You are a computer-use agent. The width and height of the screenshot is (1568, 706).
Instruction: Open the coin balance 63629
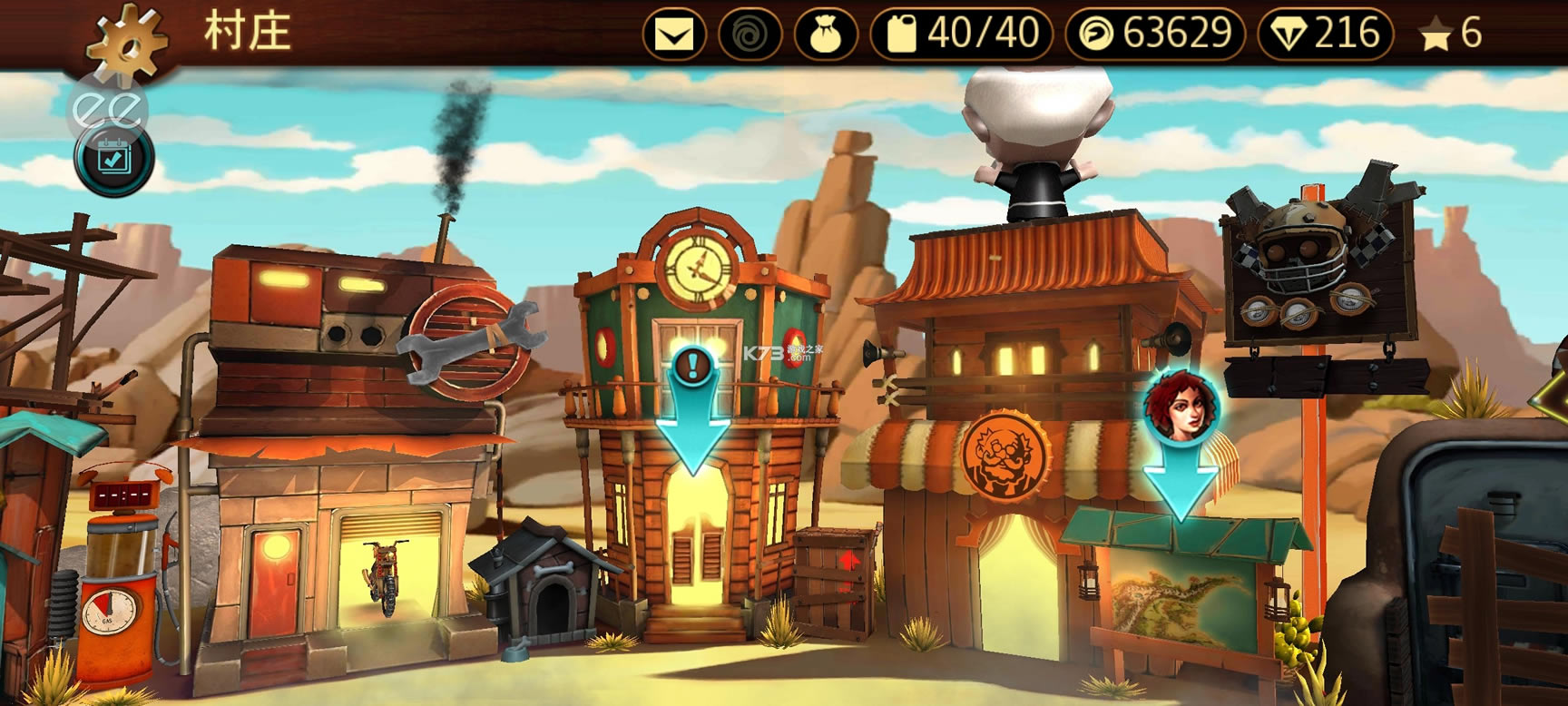click(1155, 34)
